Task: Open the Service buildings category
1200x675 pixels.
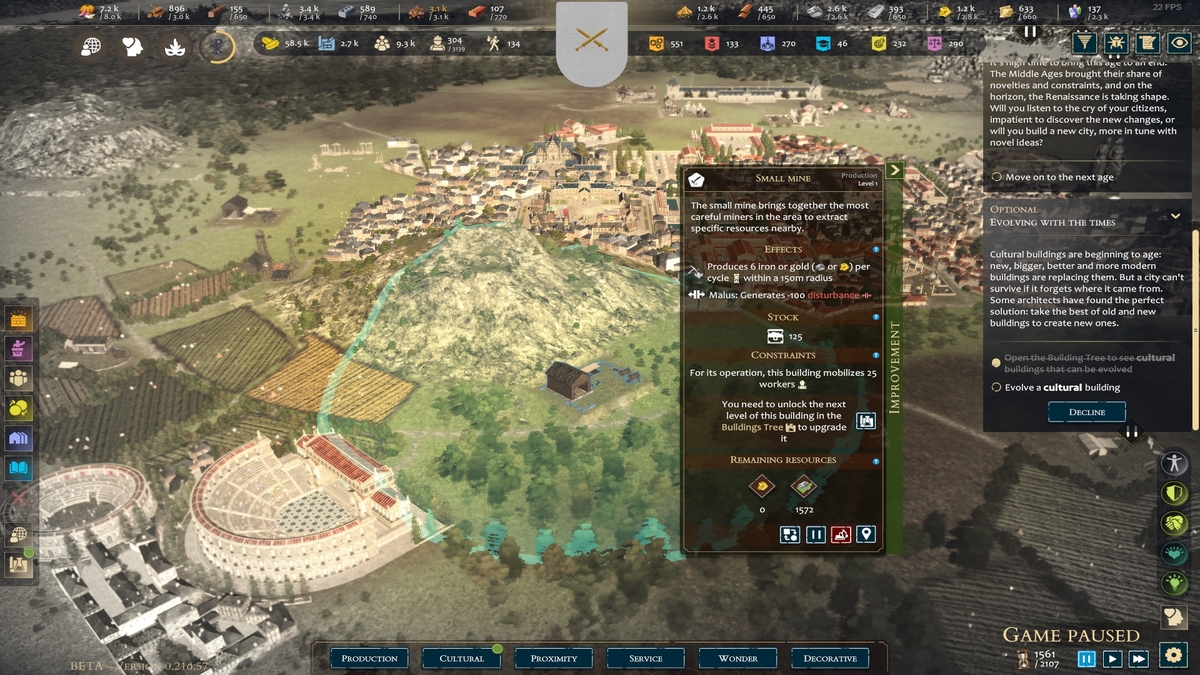Action: pyautogui.click(x=646, y=658)
